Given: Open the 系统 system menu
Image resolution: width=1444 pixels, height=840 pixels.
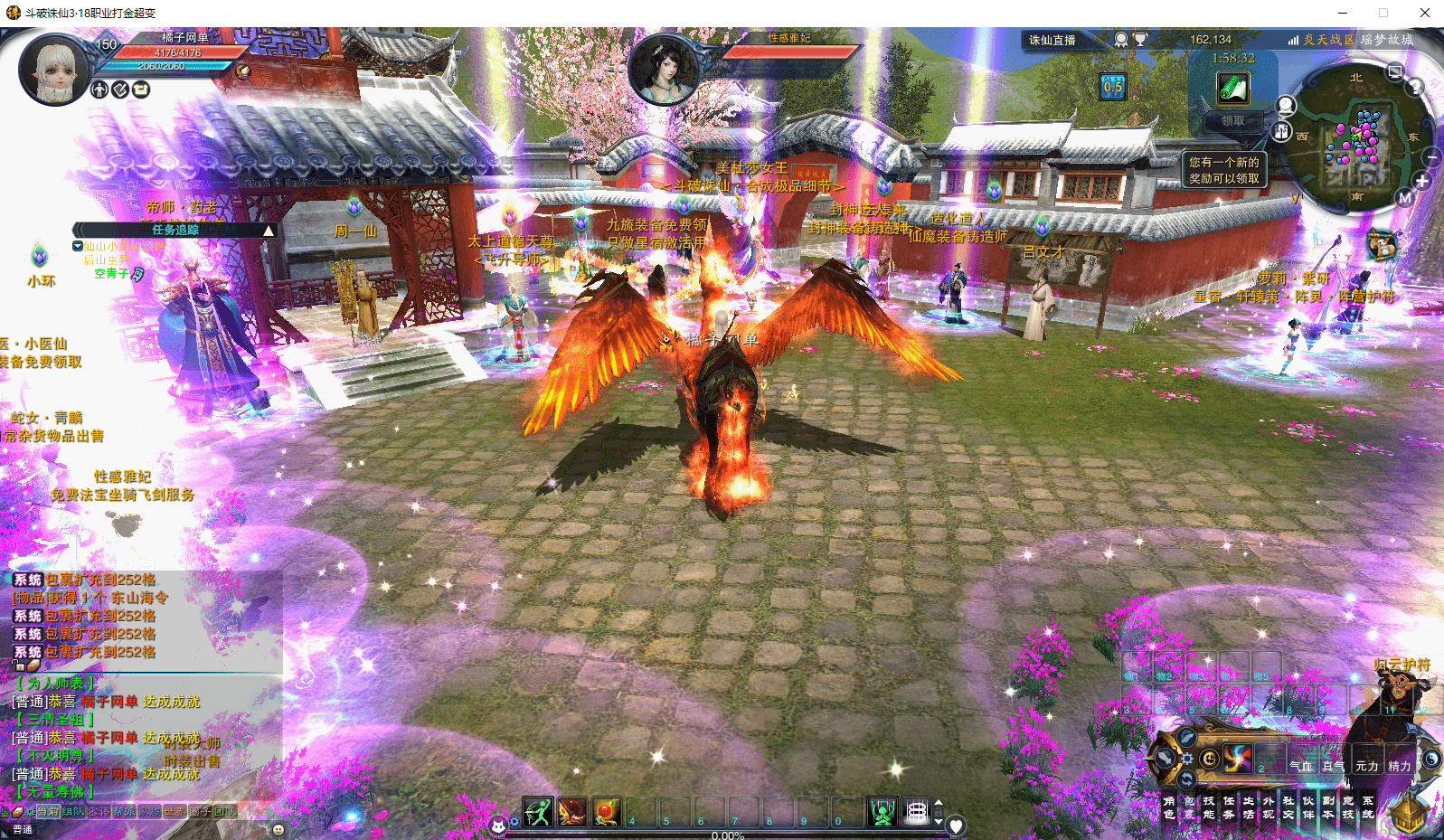Looking at the screenshot, I should 1368,807.
